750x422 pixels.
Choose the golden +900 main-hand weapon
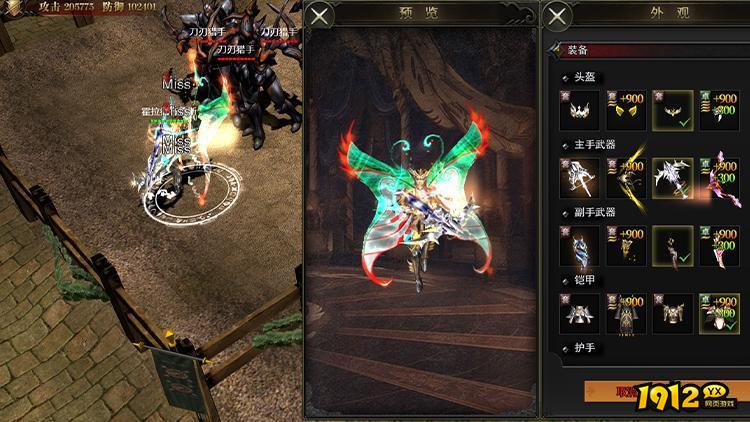coord(626,178)
